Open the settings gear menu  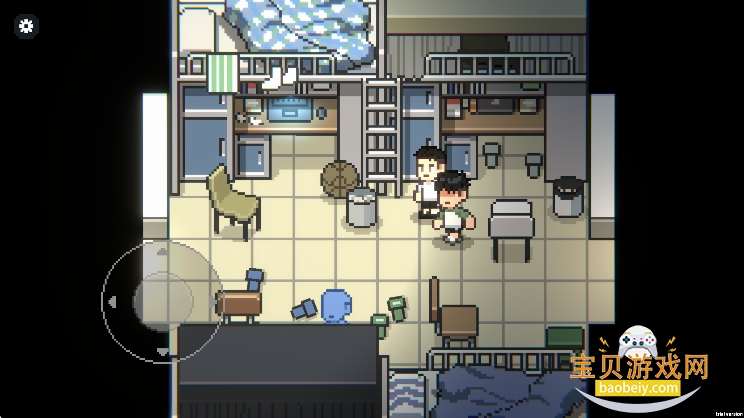point(27,27)
